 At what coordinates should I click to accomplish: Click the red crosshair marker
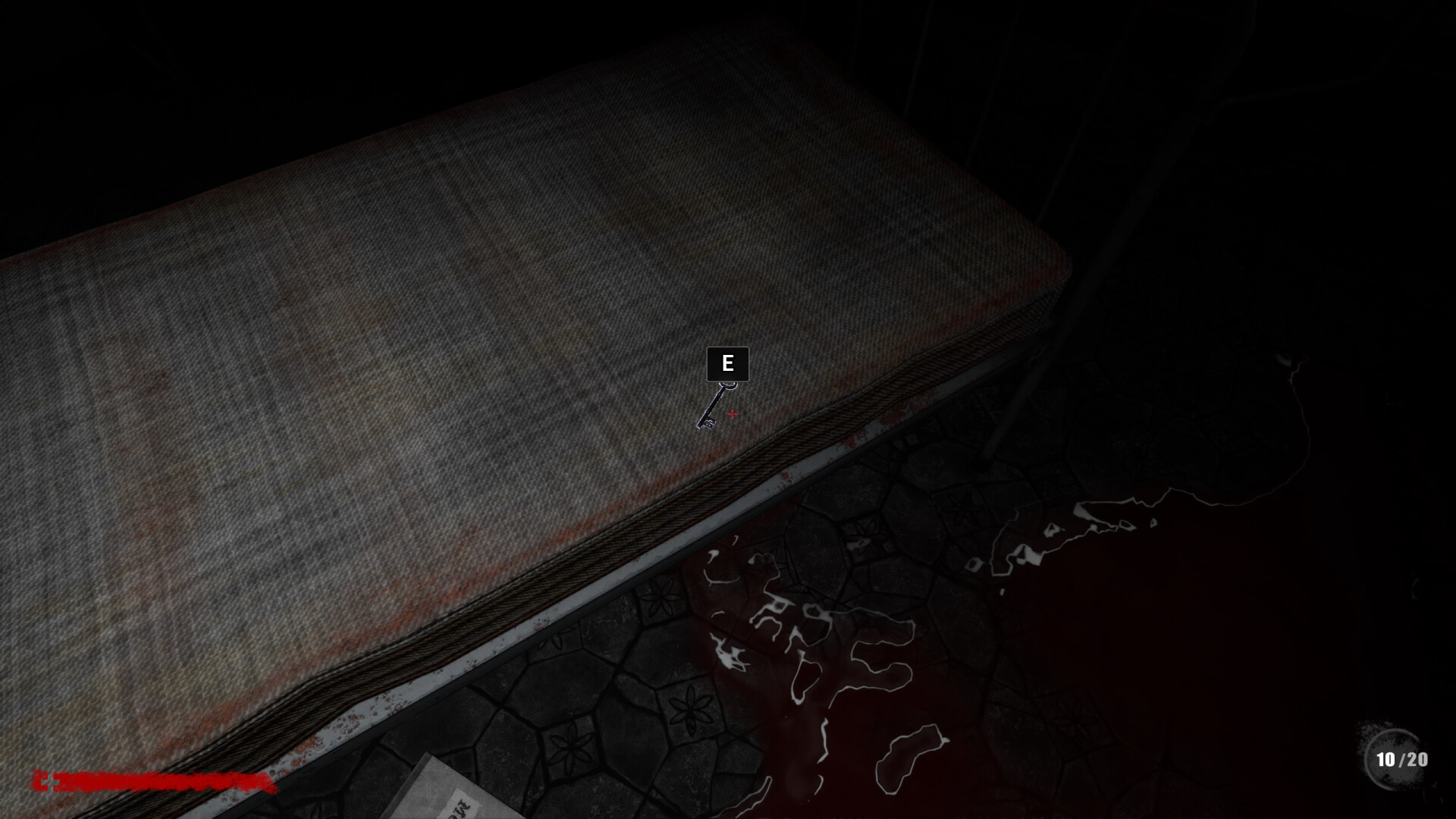732,414
